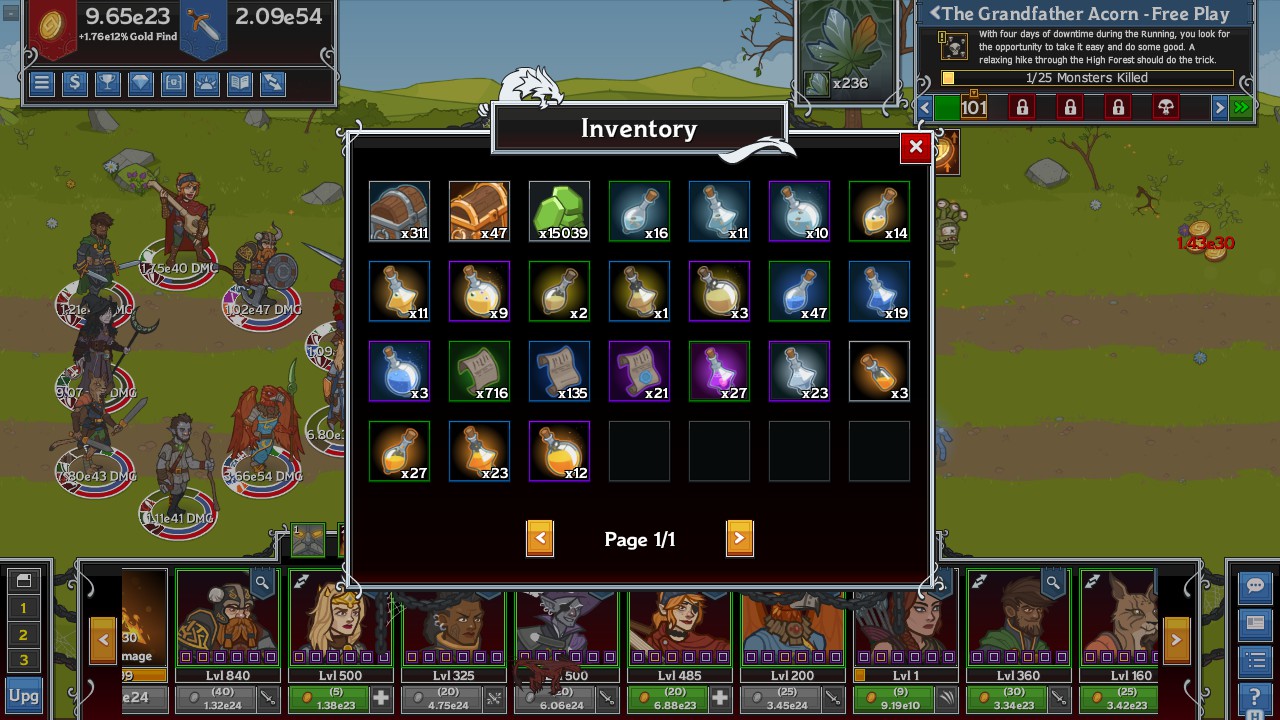Screen dimensions: 1280x720
Task: Click the crossed arrows exchange icon
Action: pyautogui.click(x=272, y=83)
